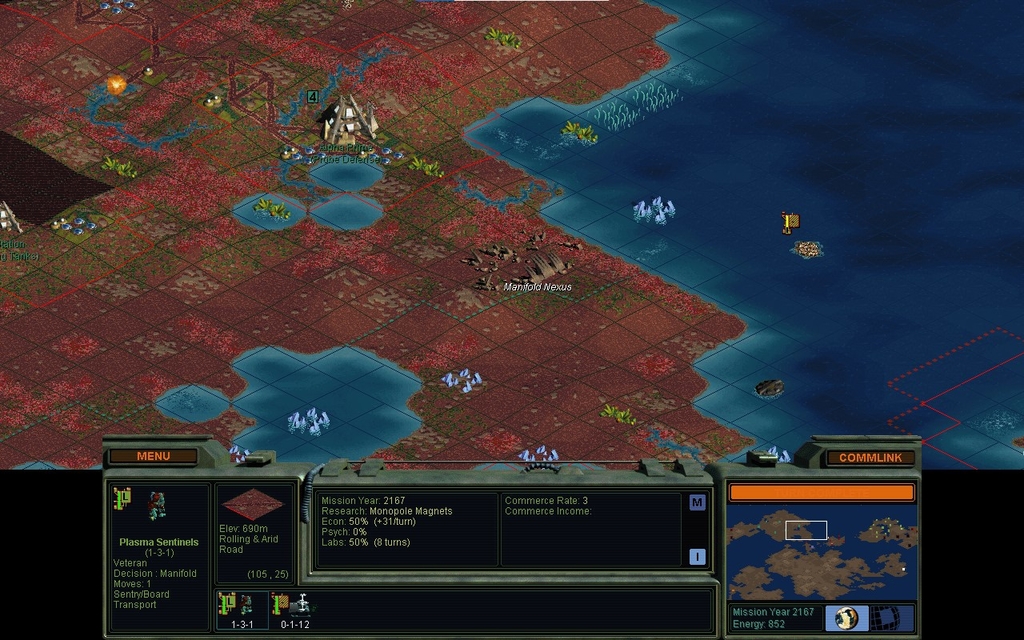1024x640 pixels.
Task: Open the MENU button
Action: click(x=153, y=456)
